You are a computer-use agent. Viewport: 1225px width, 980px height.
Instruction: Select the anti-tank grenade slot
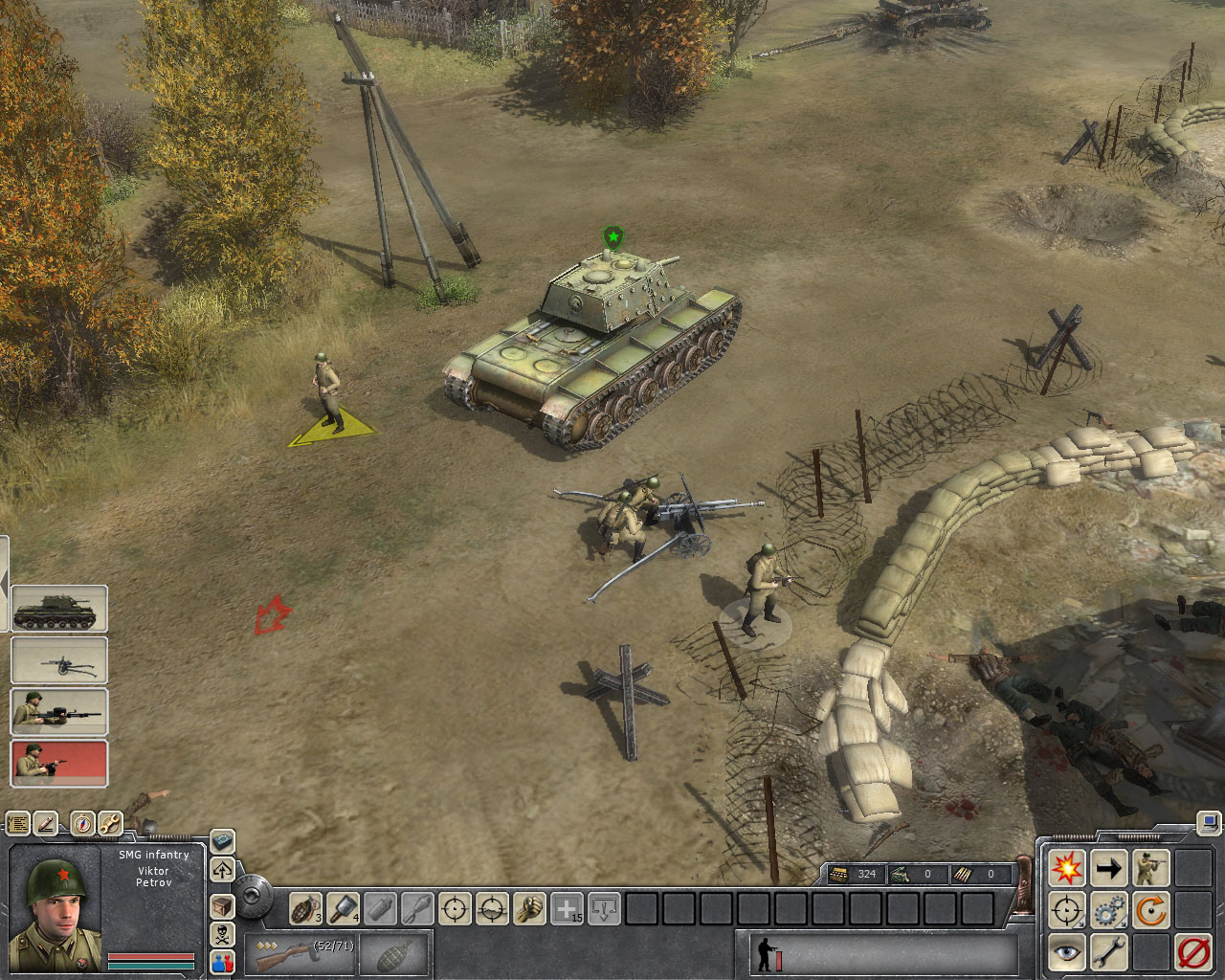[344, 907]
